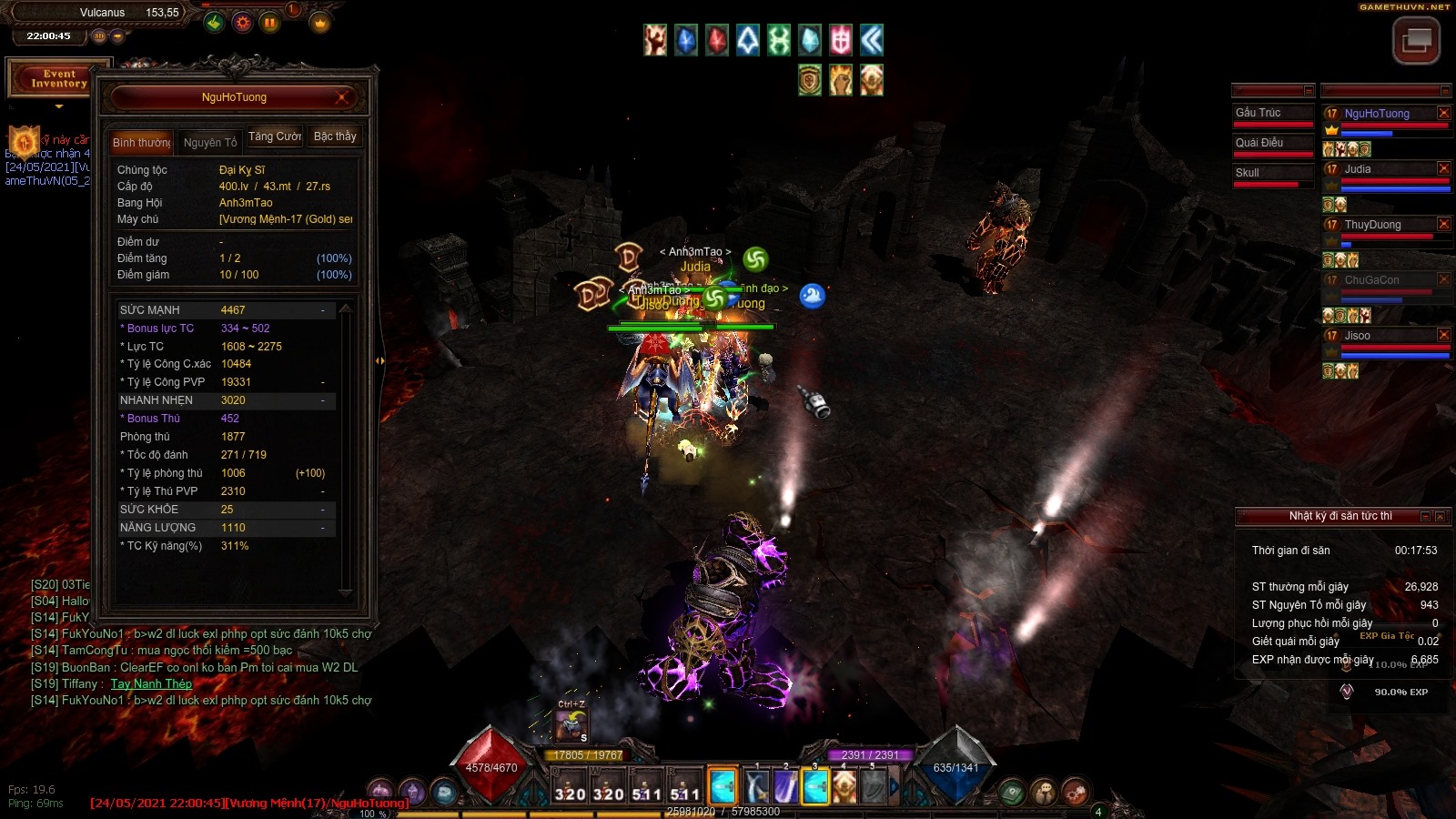Select the Gấu Trúc target entry
Image resolution: width=1456 pixels, height=819 pixels.
(x=1272, y=113)
